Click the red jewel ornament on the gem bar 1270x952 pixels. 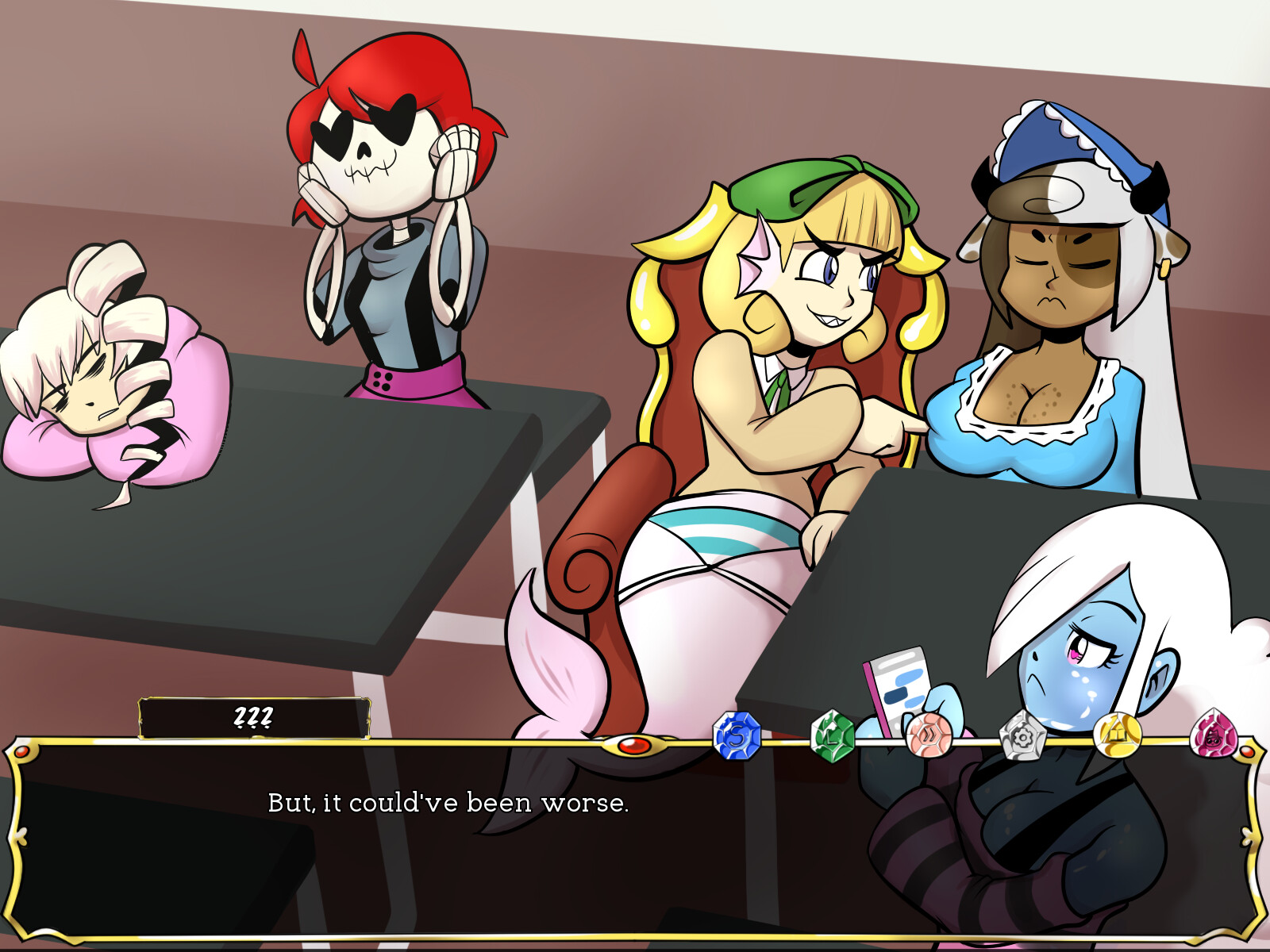[635, 746]
